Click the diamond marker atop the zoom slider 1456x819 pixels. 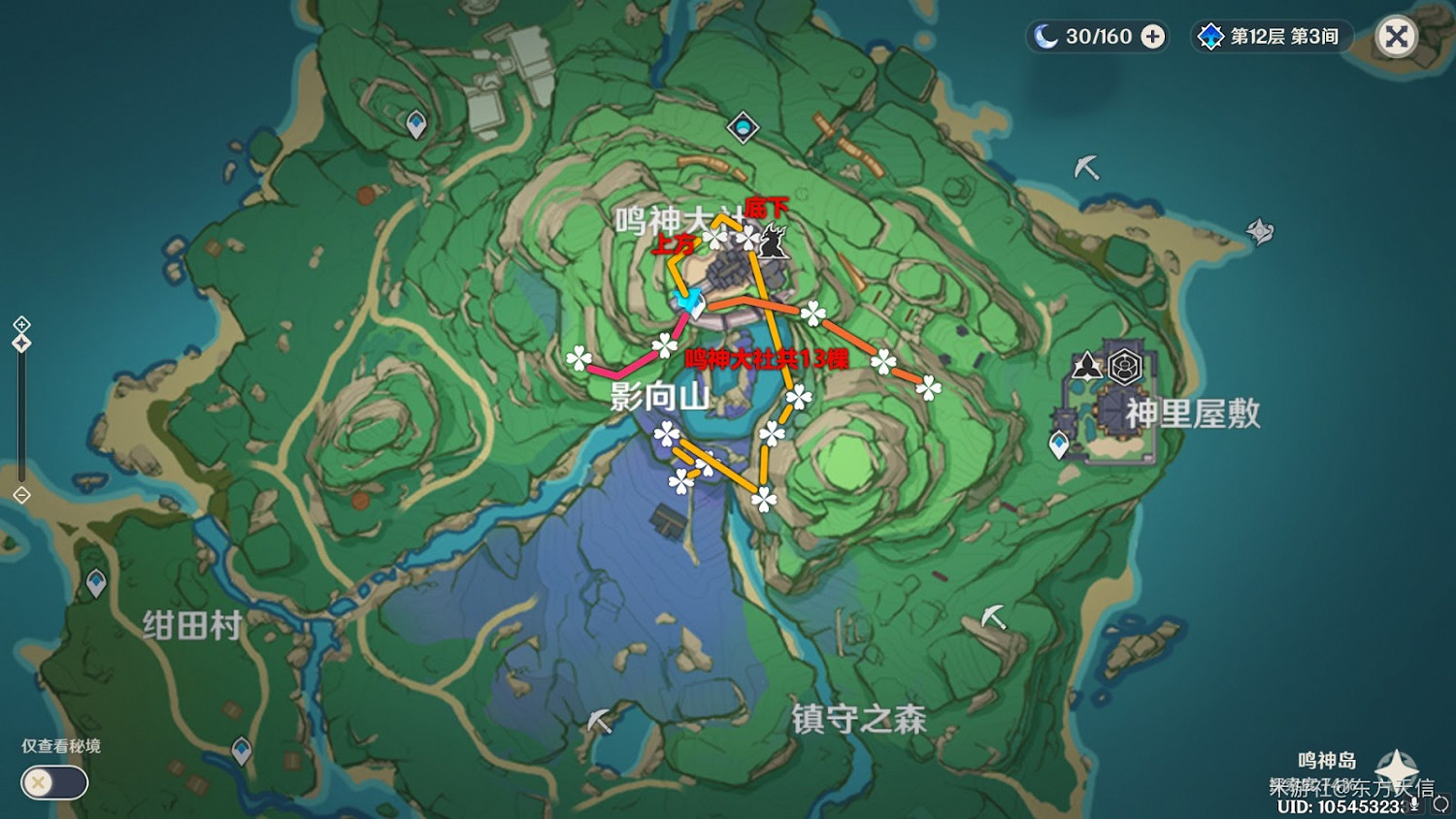(21, 342)
